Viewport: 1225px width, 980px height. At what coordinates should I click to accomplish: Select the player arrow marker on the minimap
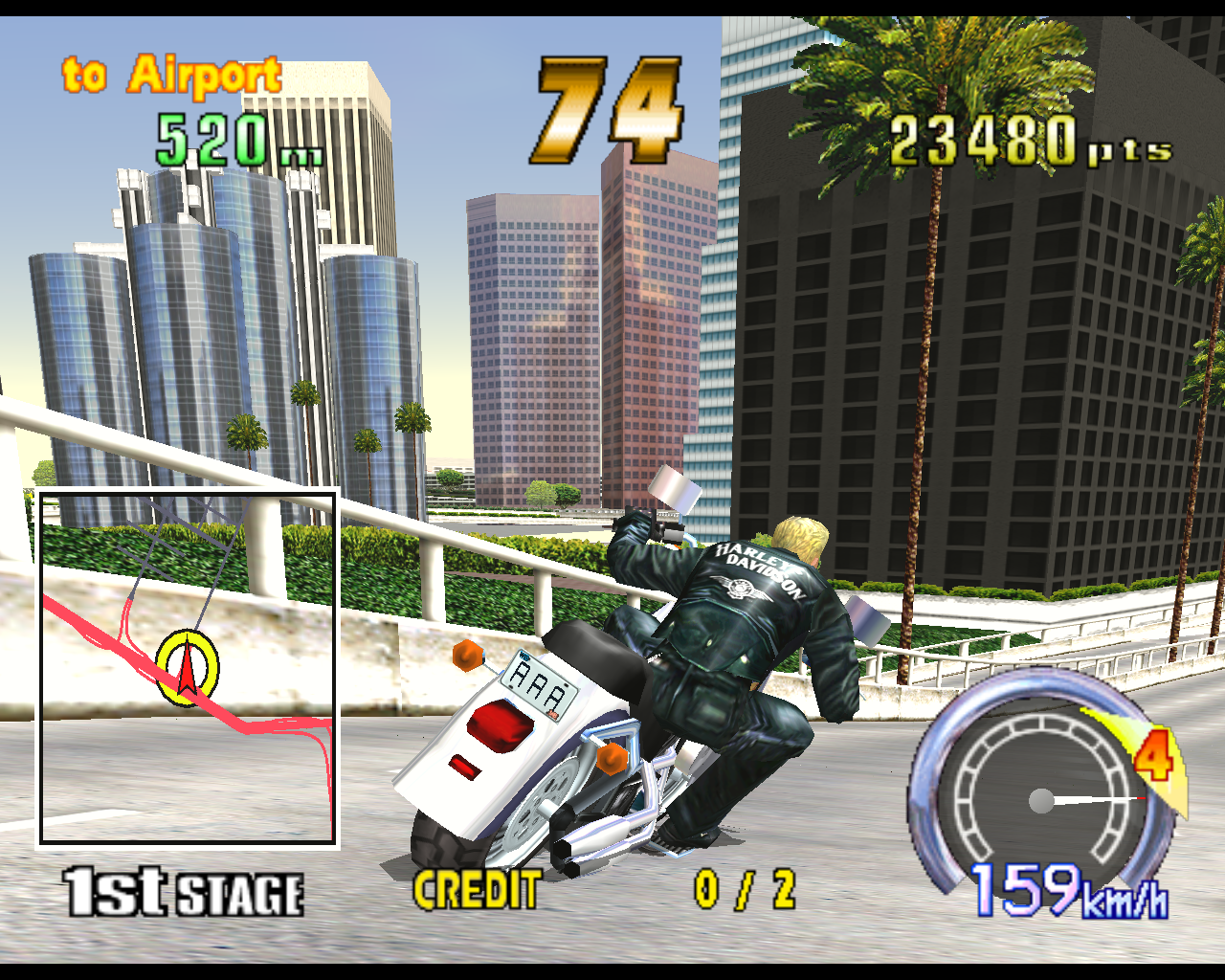pos(188,669)
